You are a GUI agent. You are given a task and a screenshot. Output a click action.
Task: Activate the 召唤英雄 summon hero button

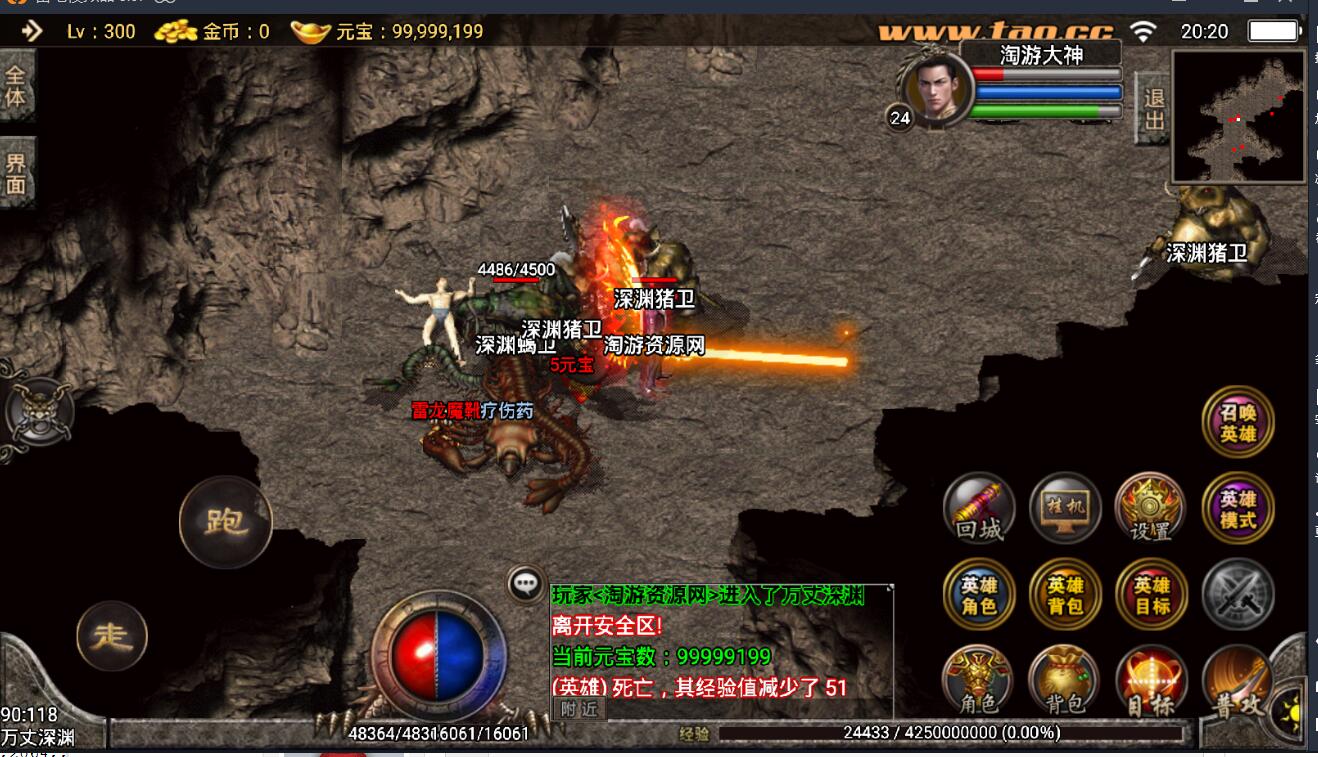(1238, 422)
